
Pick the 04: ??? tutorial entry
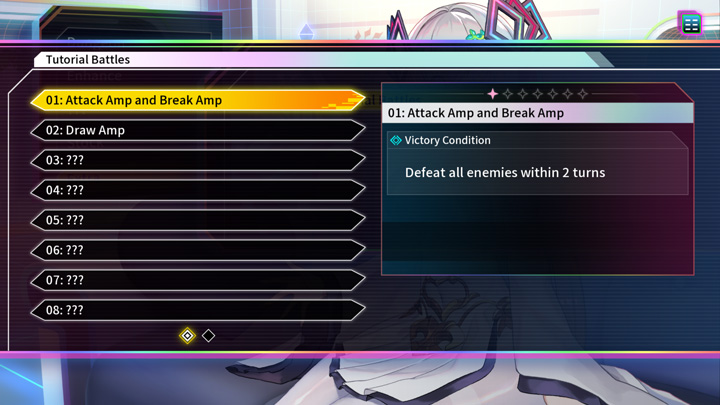point(197,190)
